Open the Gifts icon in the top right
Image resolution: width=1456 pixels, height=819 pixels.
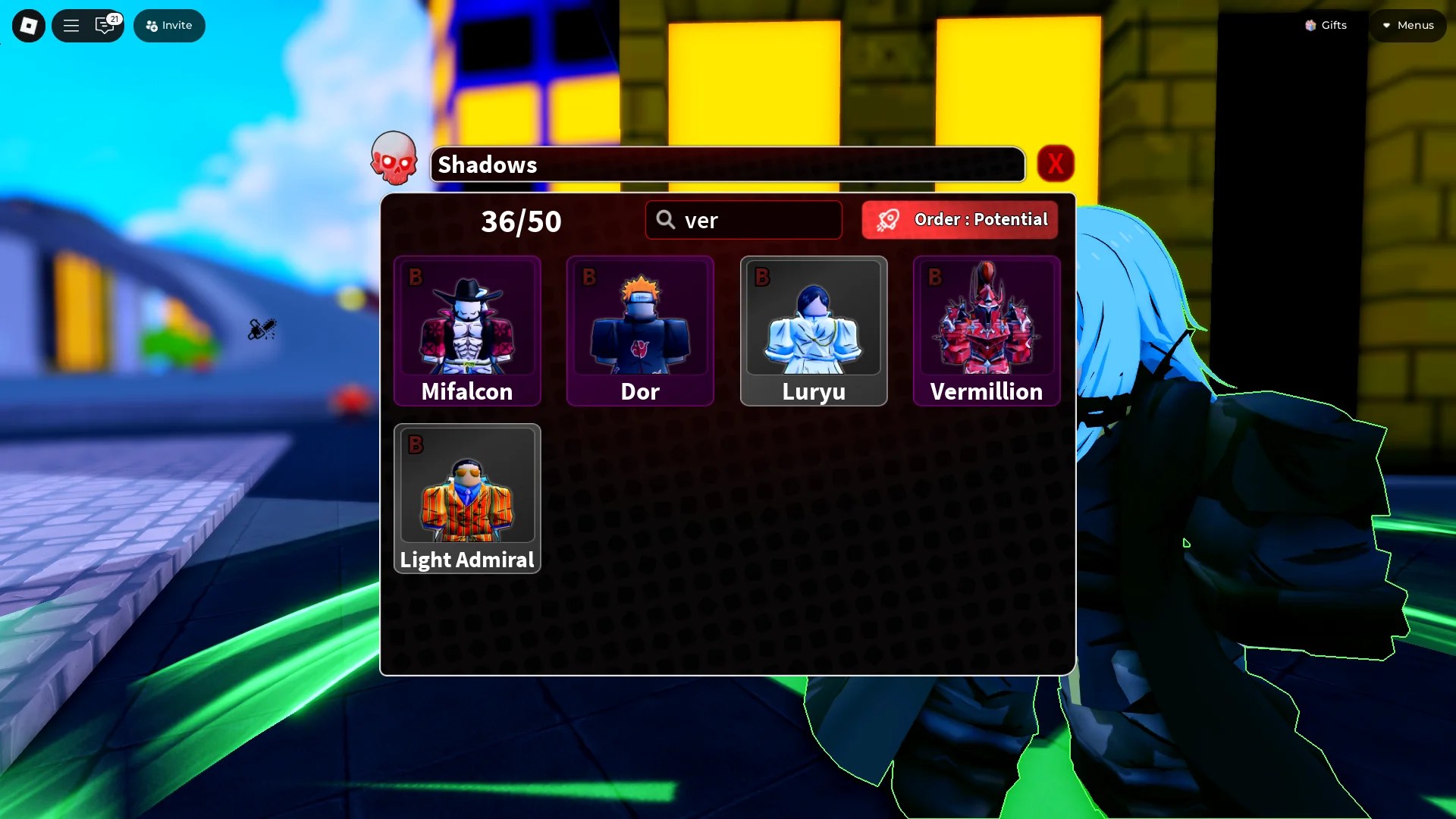tap(1310, 25)
